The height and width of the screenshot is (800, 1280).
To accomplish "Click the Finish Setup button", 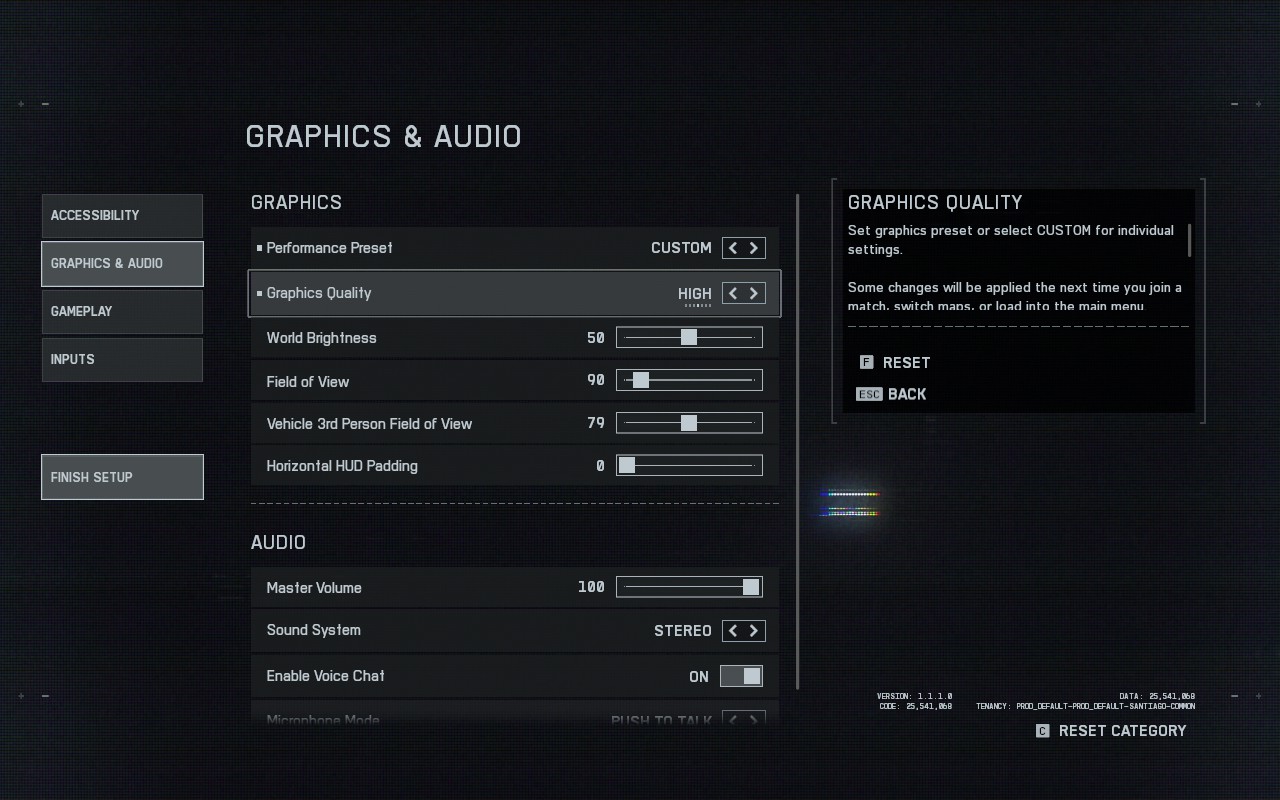I will (x=122, y=477).
